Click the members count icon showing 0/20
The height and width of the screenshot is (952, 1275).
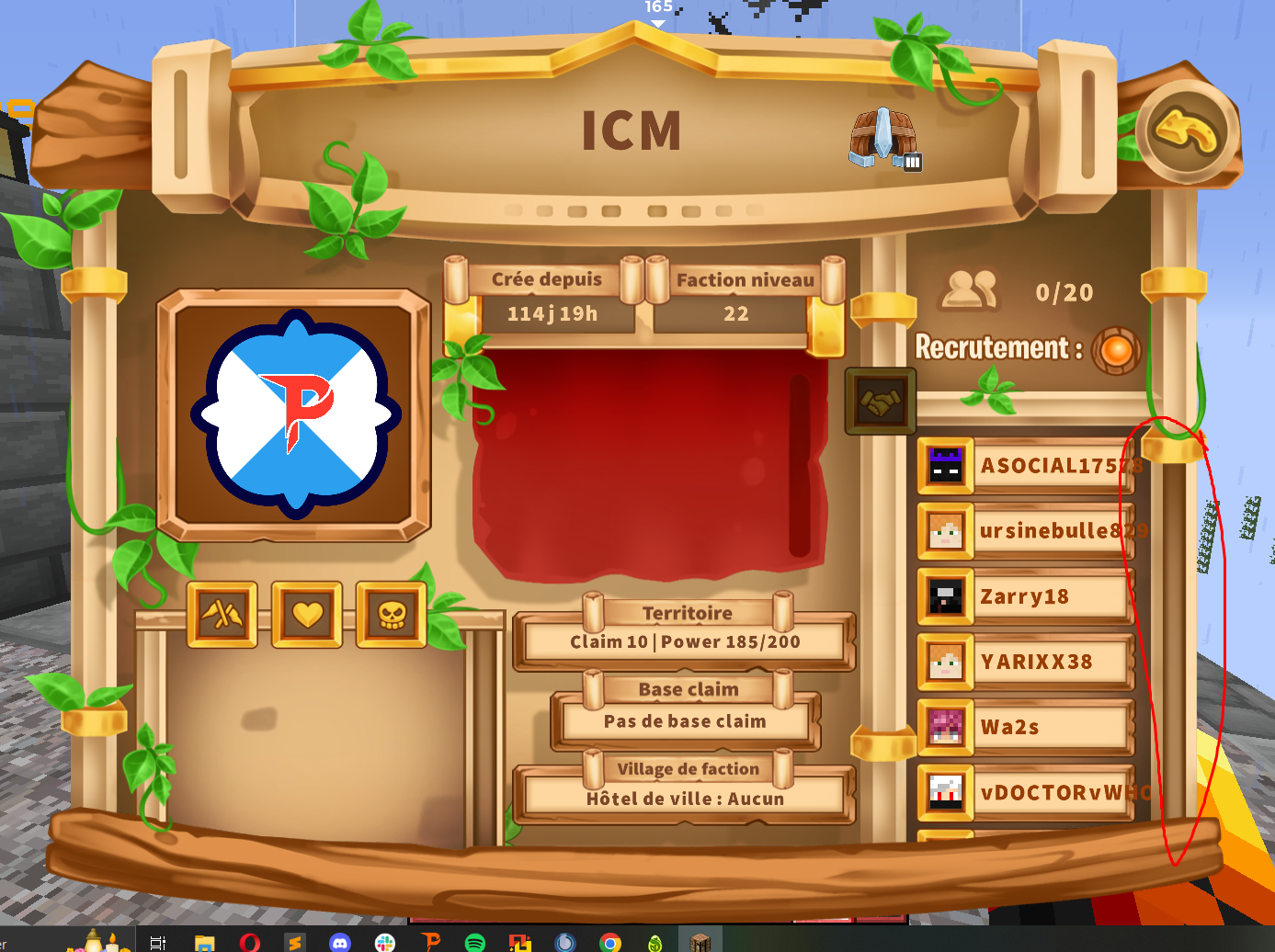pos(970,291)
